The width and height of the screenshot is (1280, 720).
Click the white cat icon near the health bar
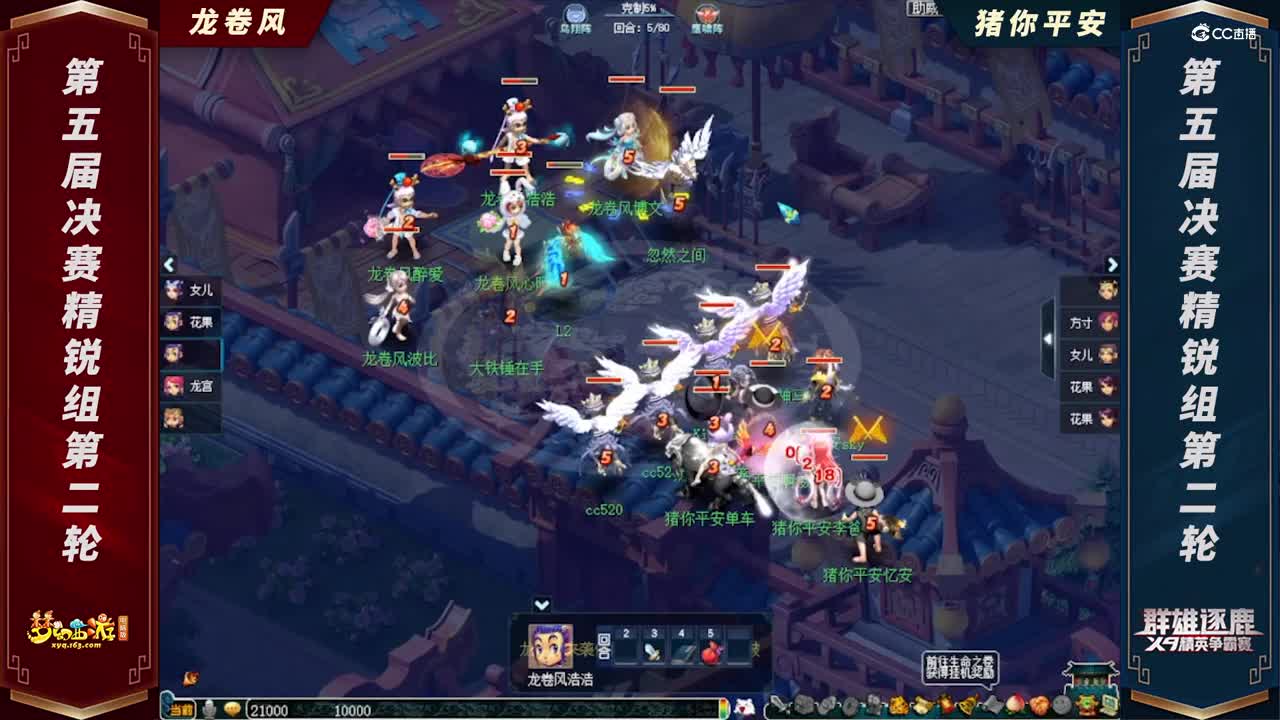pos(744,708)
